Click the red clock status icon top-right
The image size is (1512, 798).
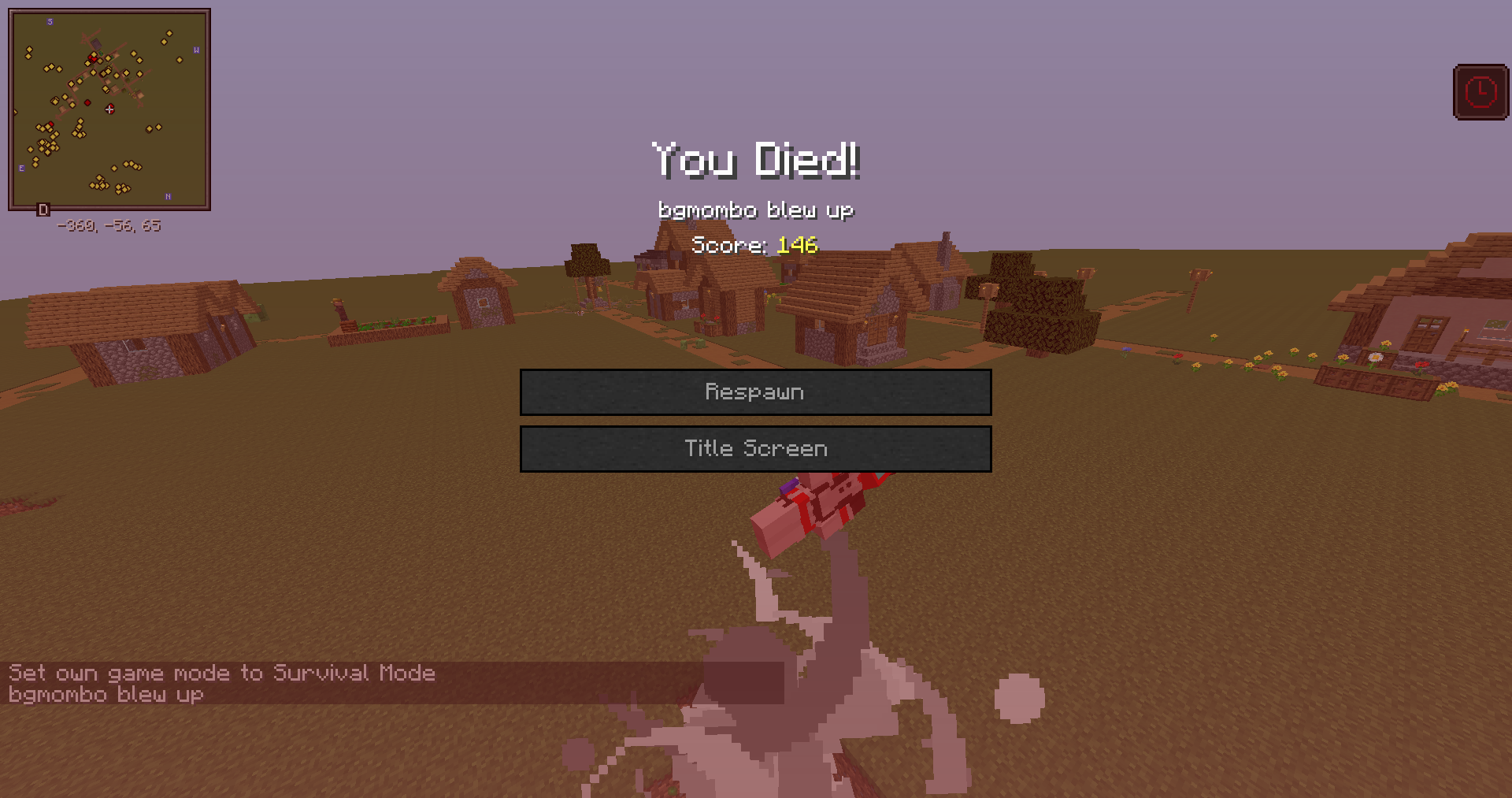coord(1480,90)
